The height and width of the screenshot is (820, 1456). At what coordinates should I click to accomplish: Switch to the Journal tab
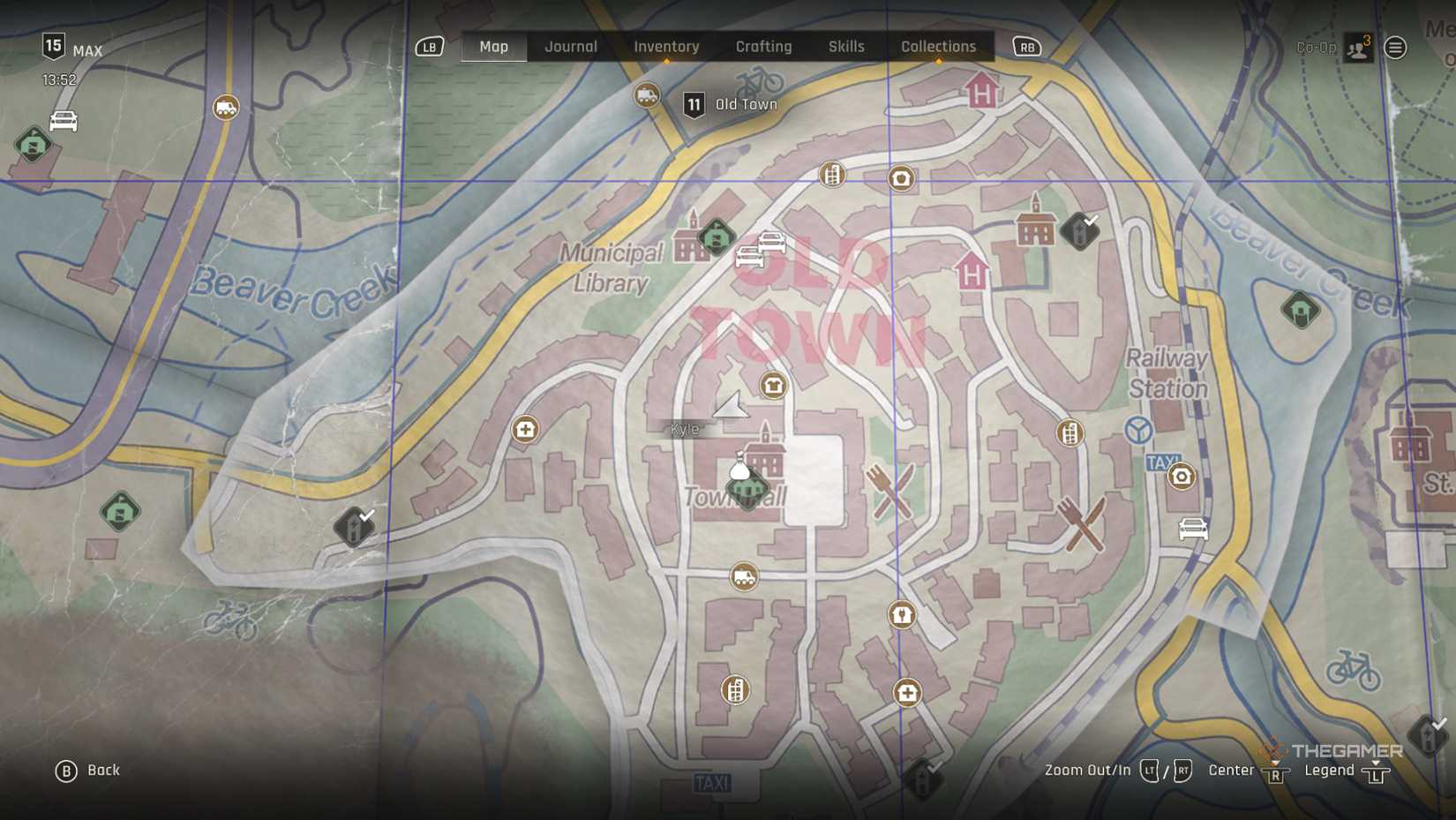coord(570,47)
